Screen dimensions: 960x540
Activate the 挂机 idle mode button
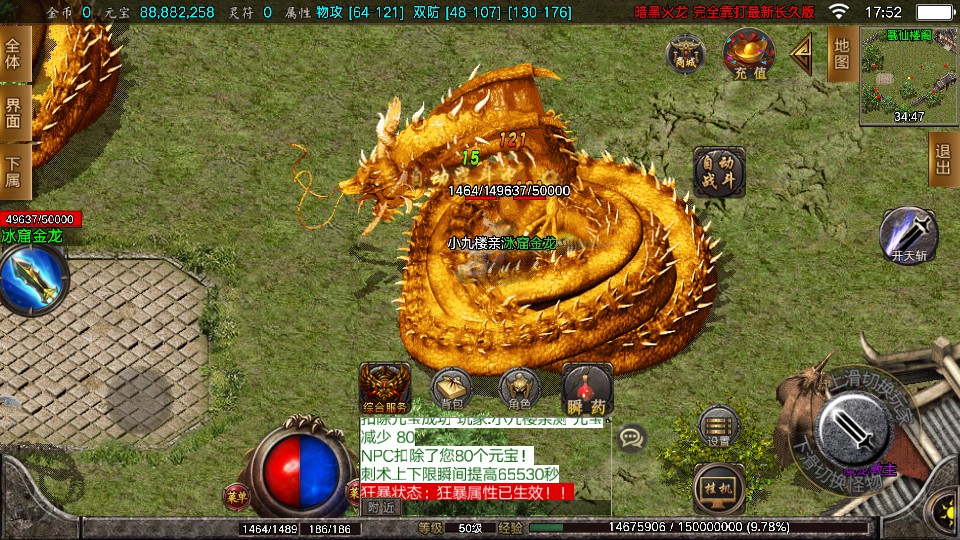[x=718, y=487]
